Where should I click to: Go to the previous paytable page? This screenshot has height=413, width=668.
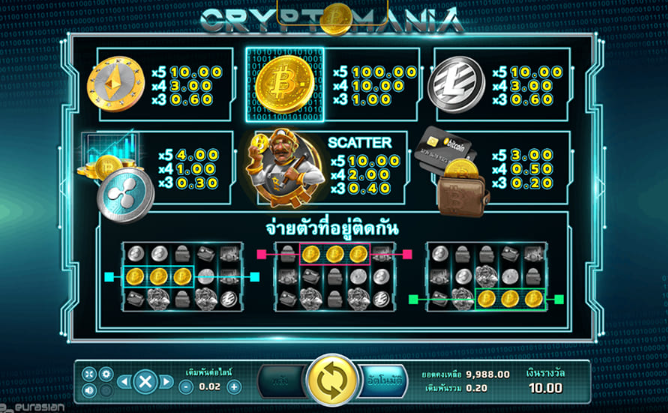click(x=124, y=381)
